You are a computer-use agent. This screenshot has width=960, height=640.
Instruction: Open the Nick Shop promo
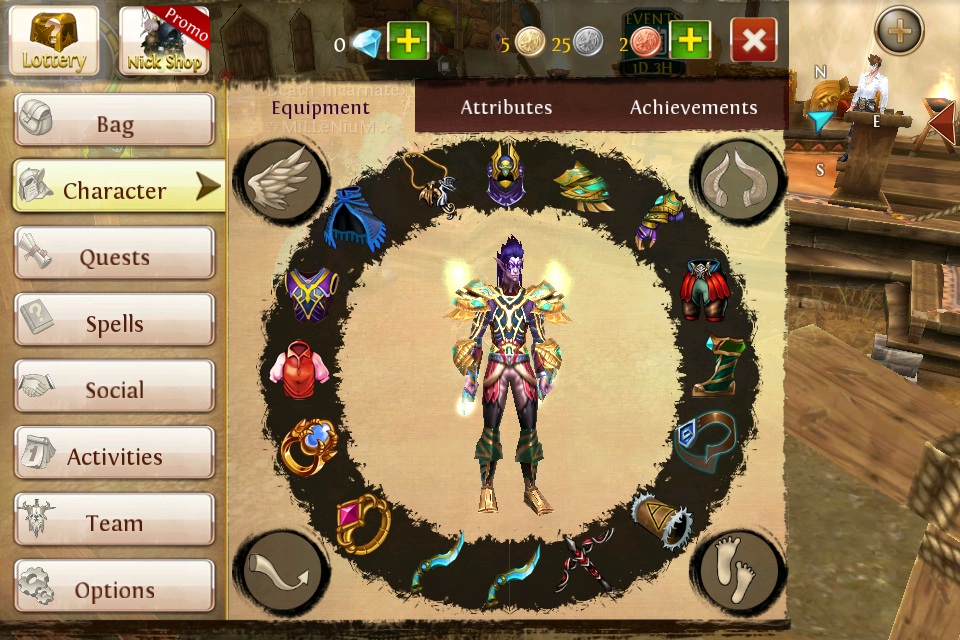[164, 40]
